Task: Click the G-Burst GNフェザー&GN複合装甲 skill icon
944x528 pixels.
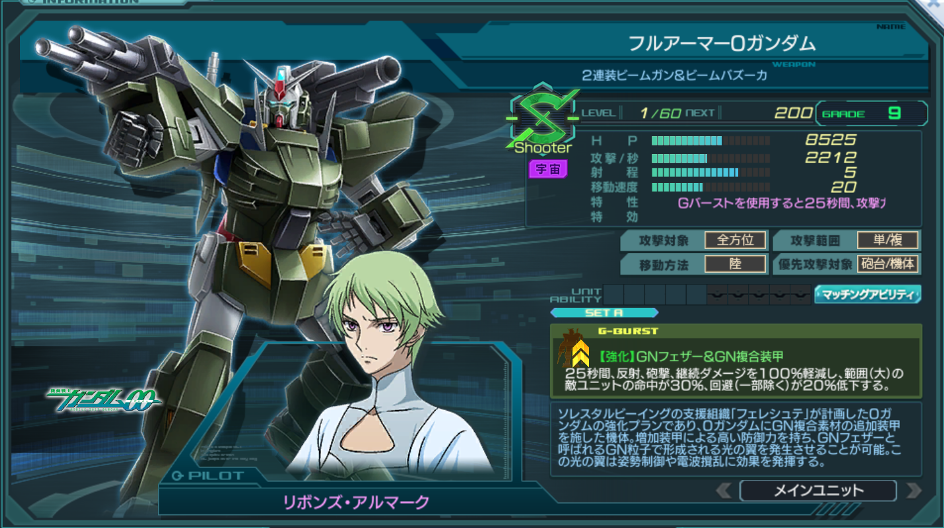Action: 579,352
